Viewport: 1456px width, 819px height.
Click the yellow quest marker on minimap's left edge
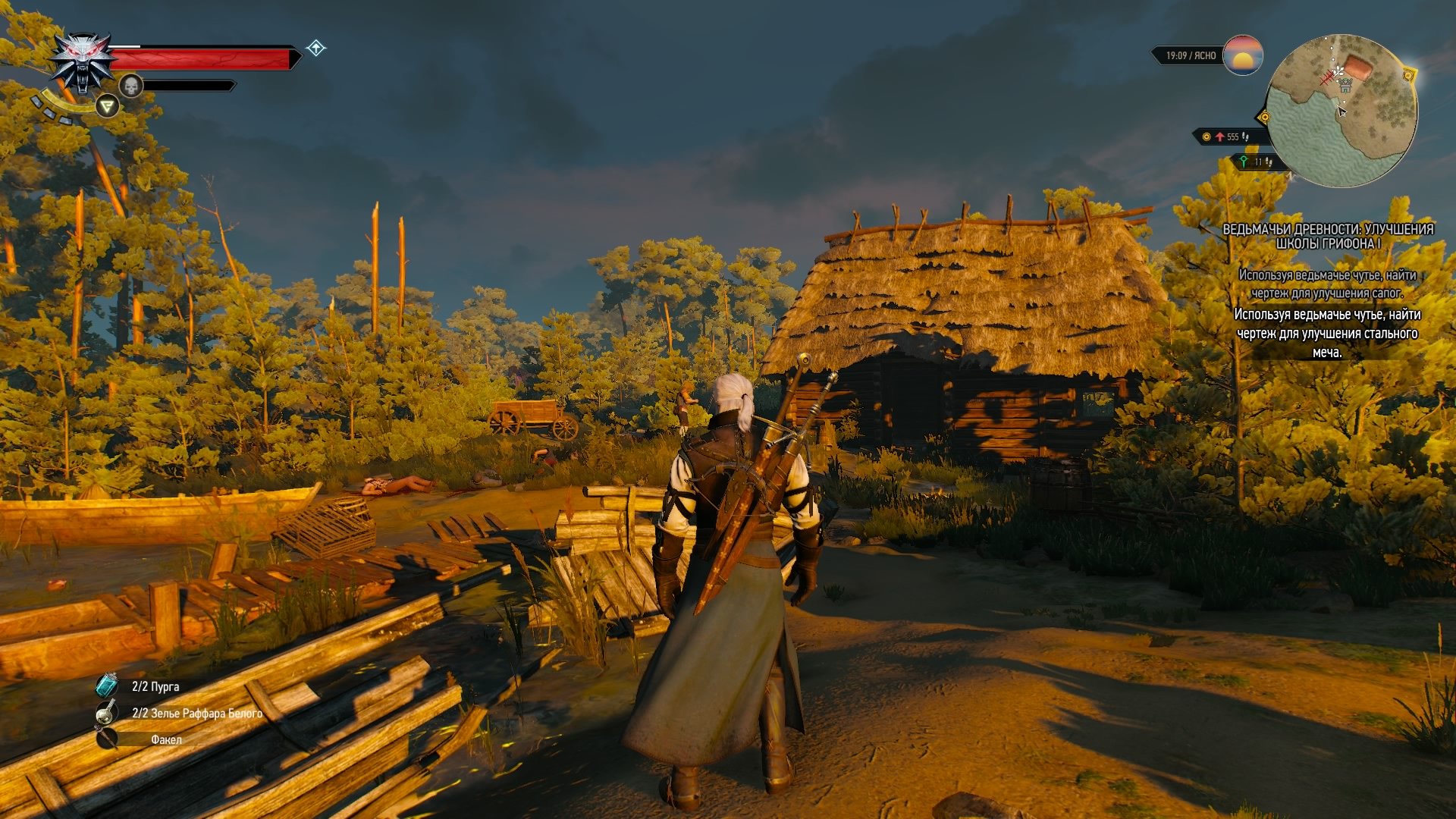coord(1264,117)
